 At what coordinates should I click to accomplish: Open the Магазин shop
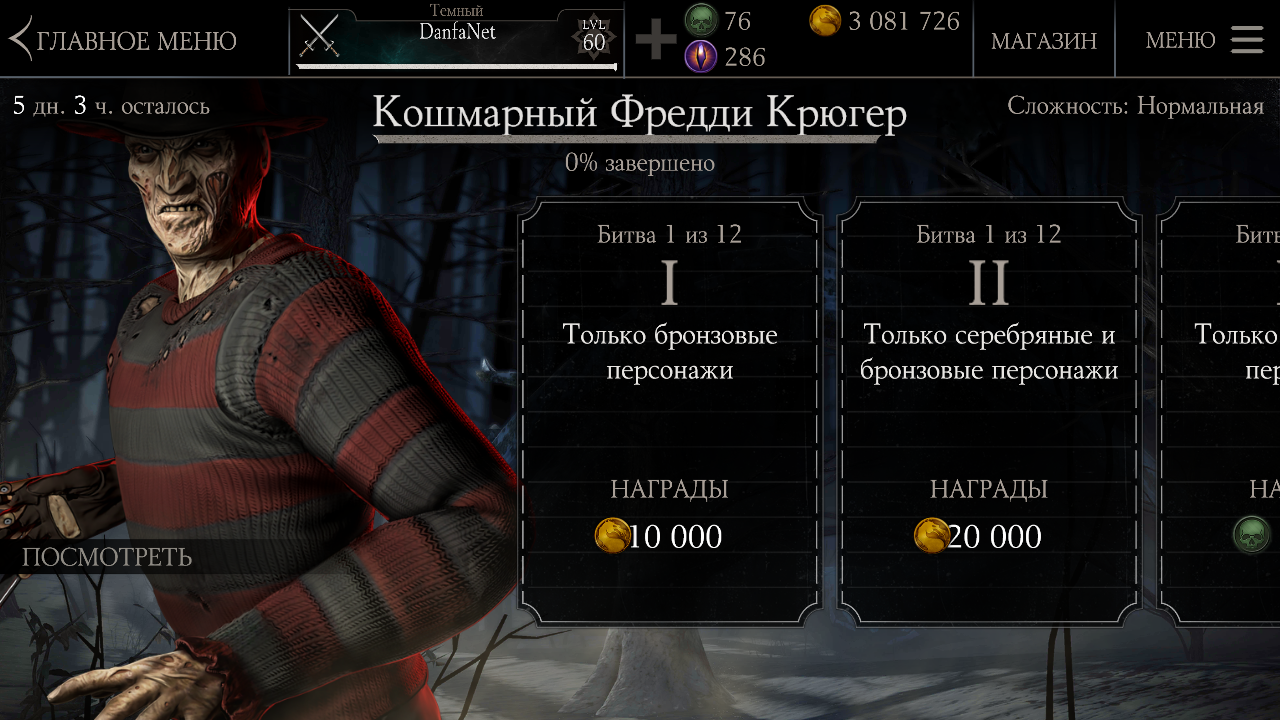(1043, 40)
